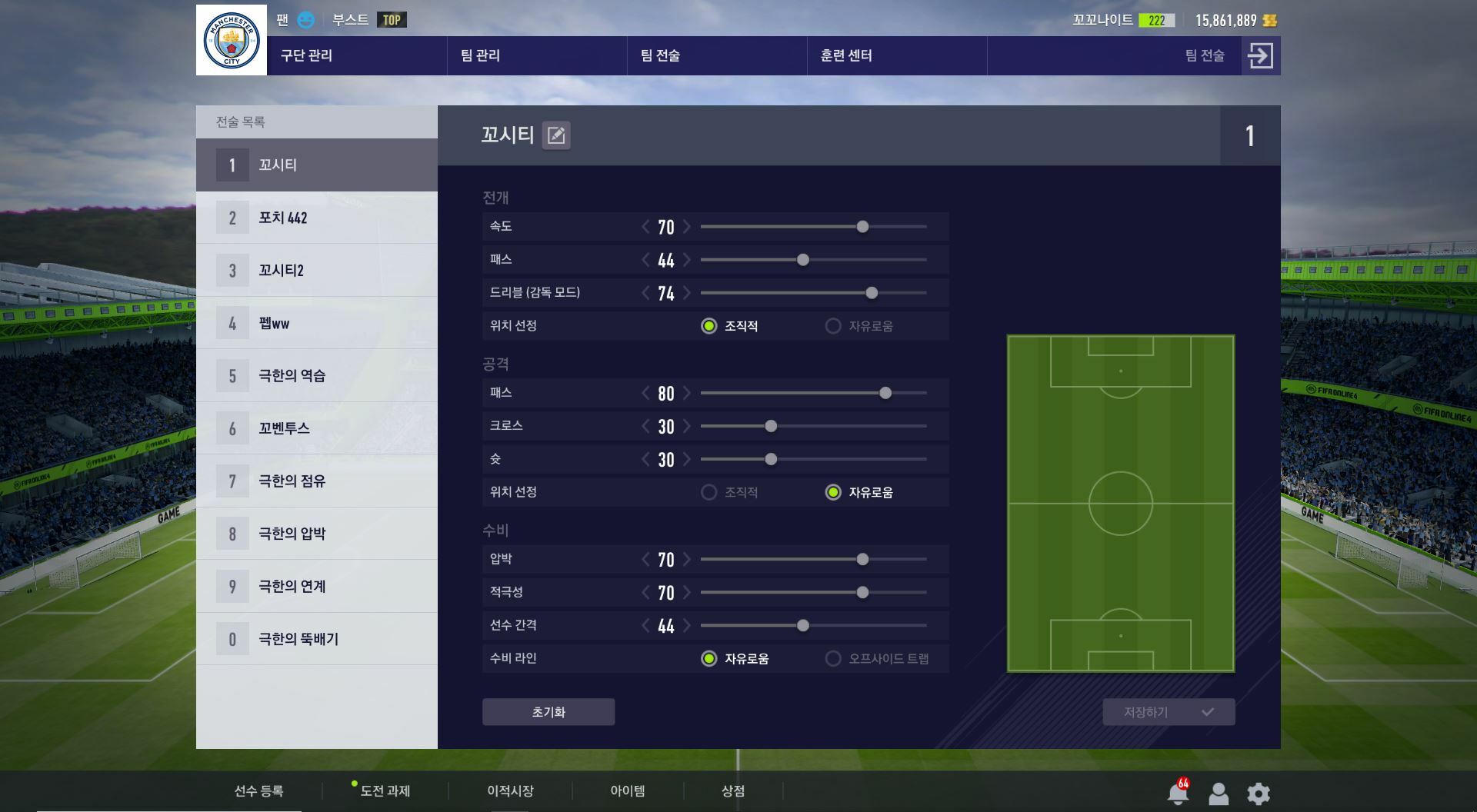1477x812 pixels.
Task: Open the 상점 shop
Action: coord(732,790)
